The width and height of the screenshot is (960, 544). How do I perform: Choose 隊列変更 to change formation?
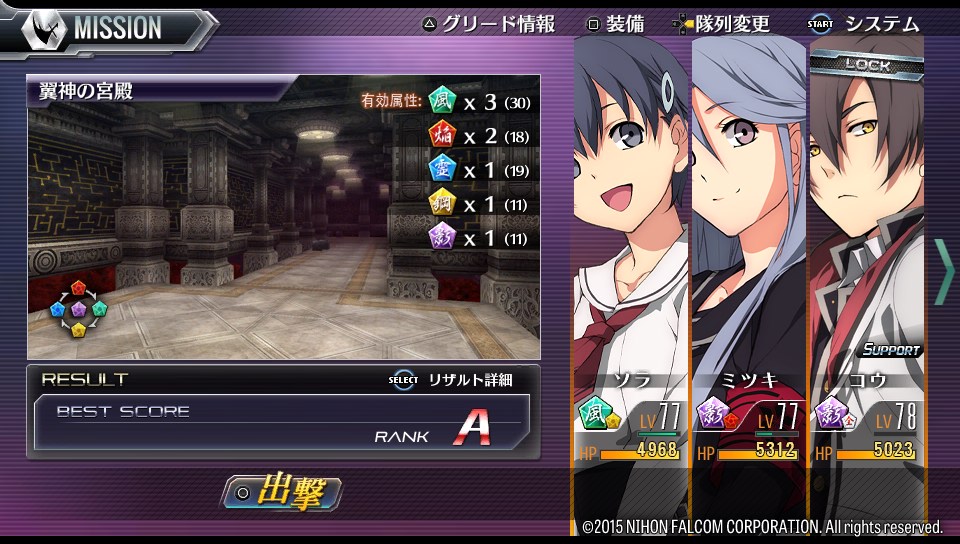pyautogui.click(x=723, y=24)
